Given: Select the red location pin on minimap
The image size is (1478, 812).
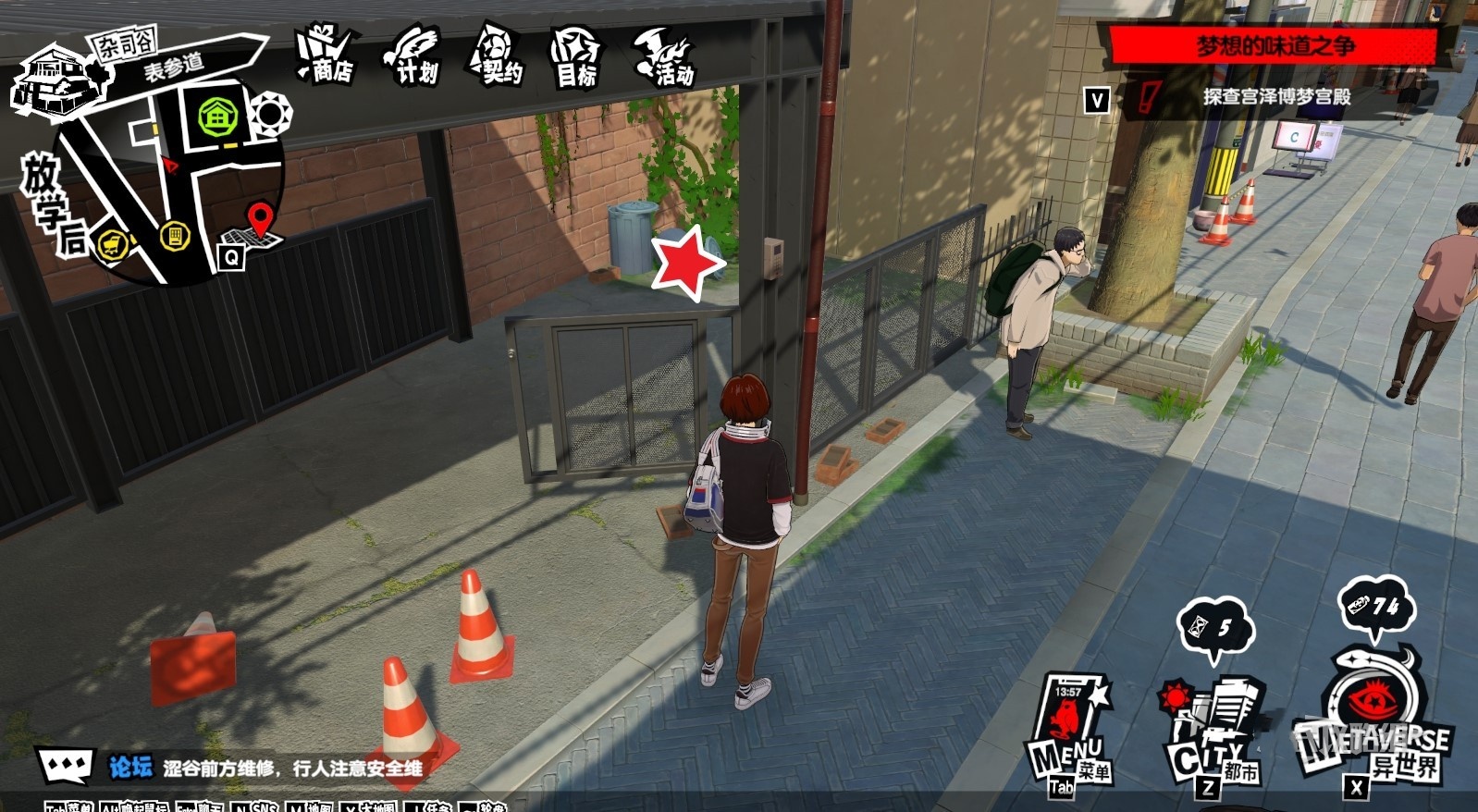Looking at the screenshot, I should pos(262,220).
